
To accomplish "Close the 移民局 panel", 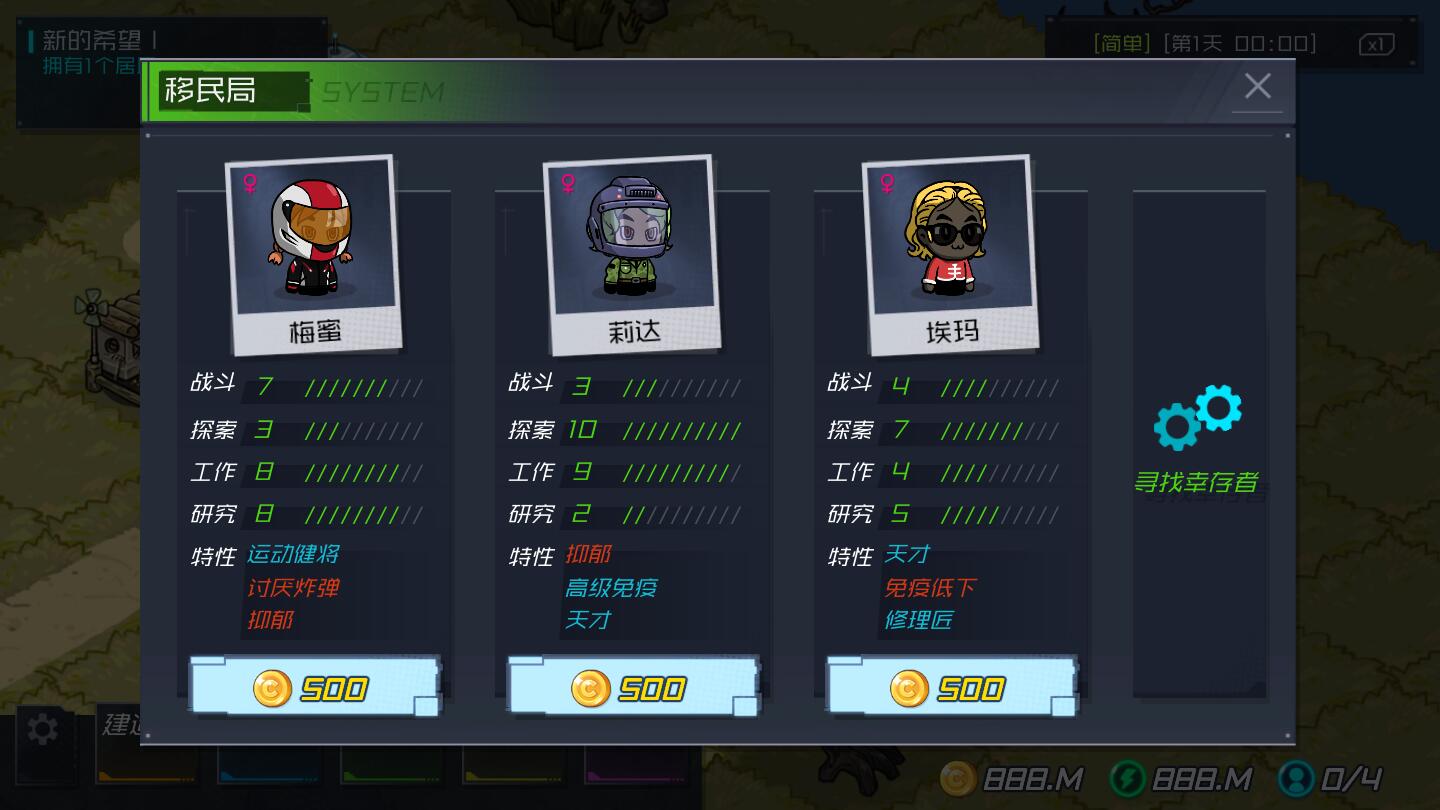I will point(1258,86).
